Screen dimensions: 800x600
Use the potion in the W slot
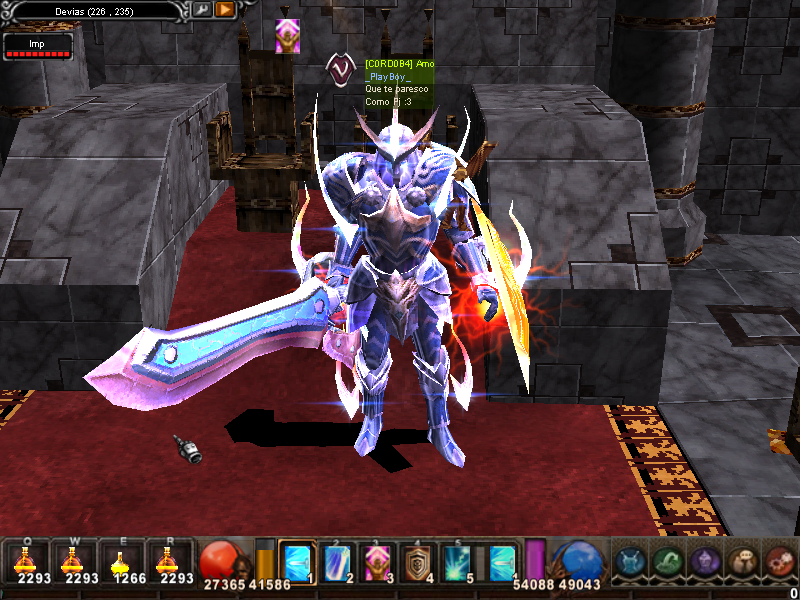[76, 560]
